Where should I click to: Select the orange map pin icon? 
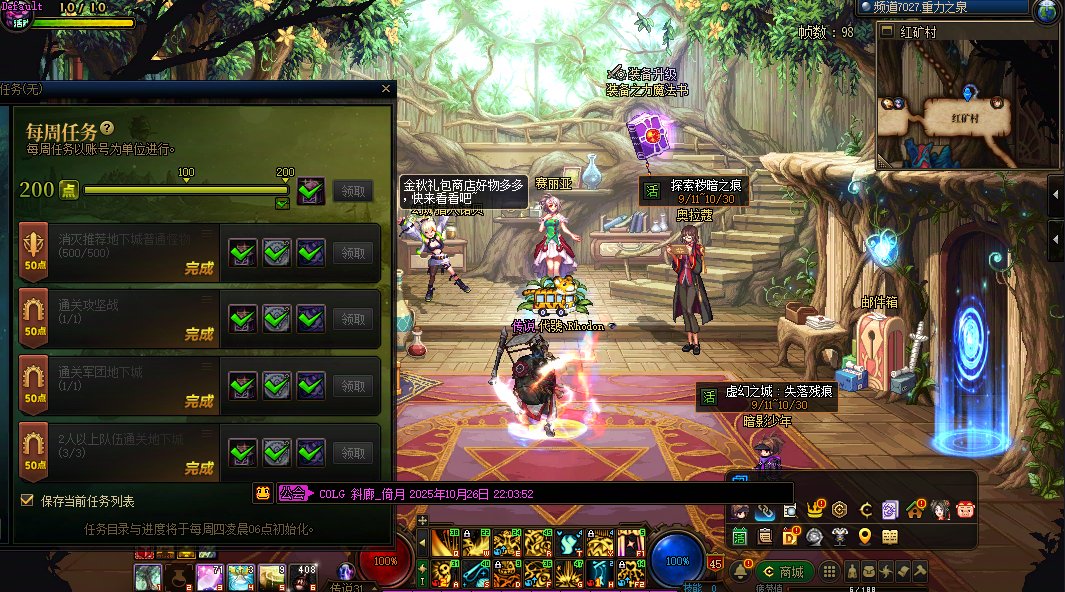point(865,537)
